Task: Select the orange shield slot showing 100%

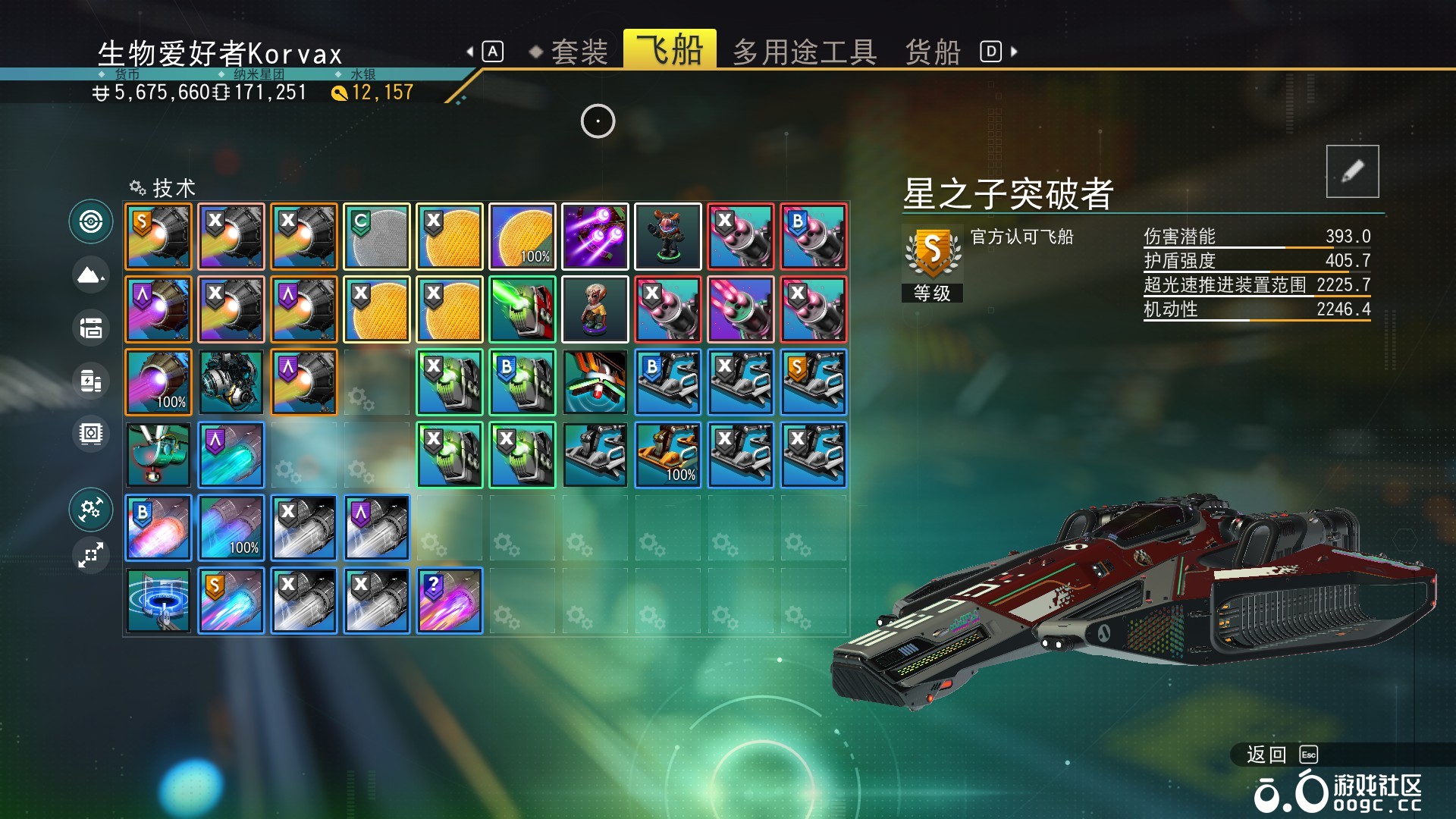Action: [x=522, y=237]
